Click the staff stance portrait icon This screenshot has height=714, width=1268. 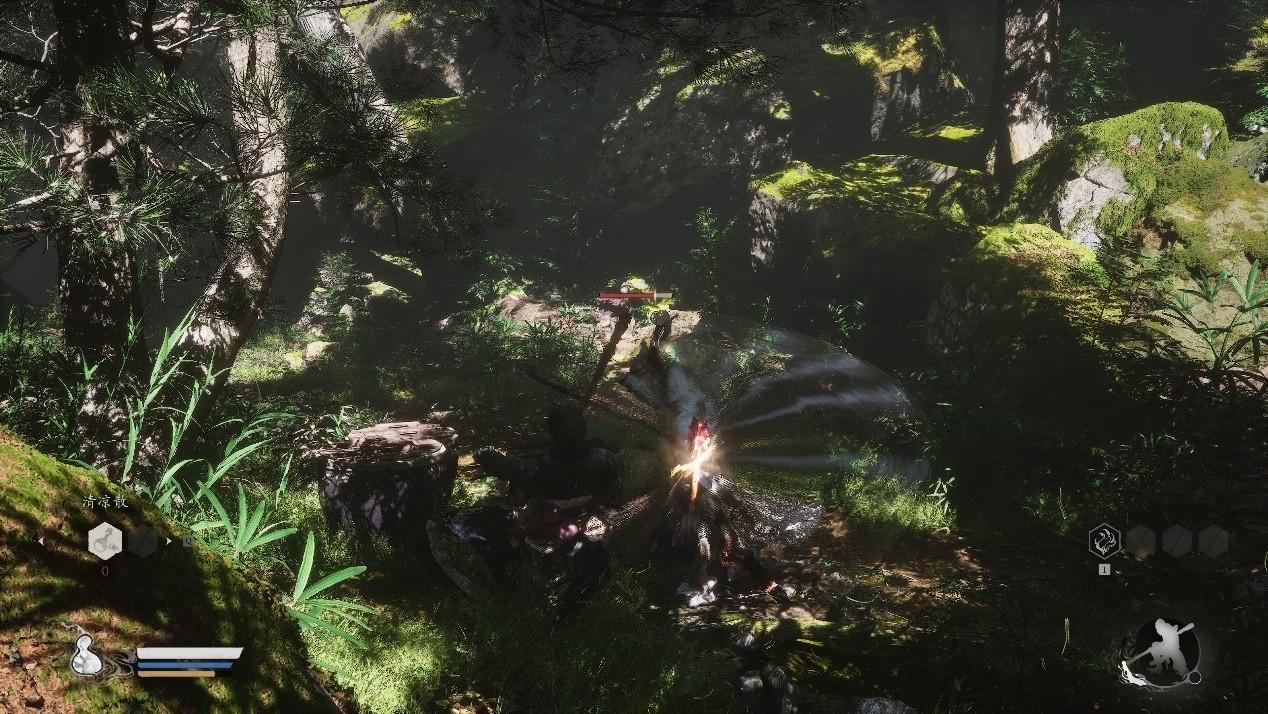[1160, 653]
